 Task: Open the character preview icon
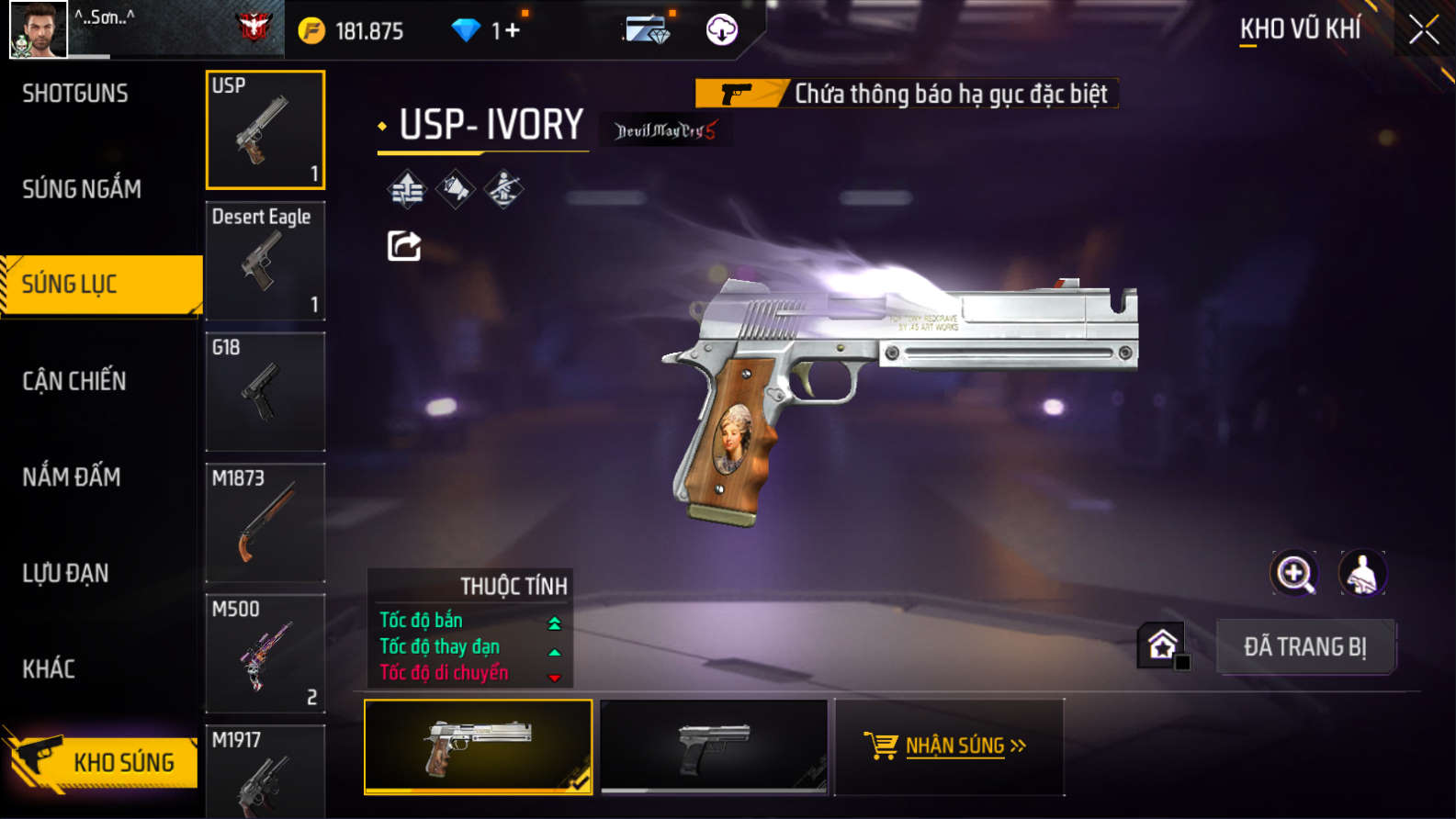tap(1362, 574)
